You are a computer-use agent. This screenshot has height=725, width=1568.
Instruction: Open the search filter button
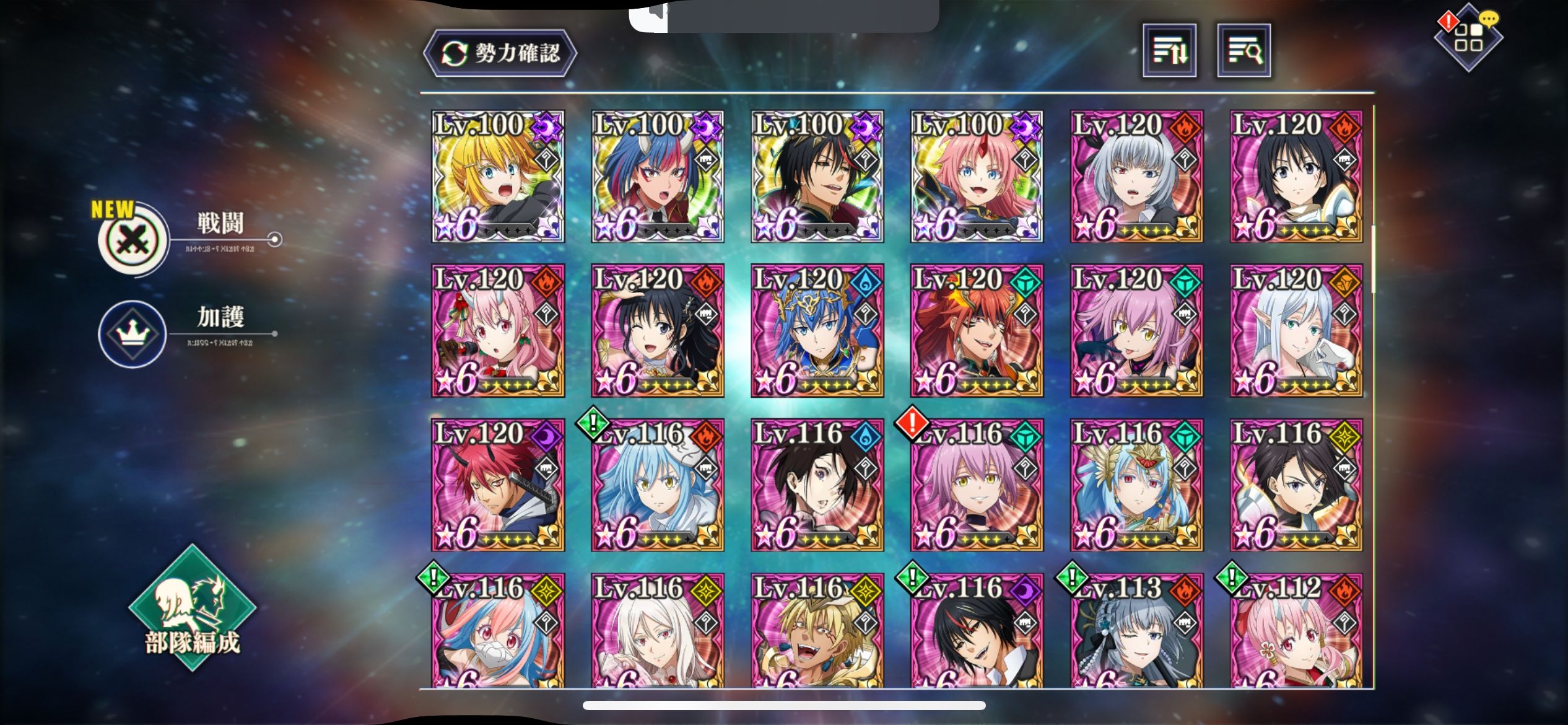point(1244,51)
